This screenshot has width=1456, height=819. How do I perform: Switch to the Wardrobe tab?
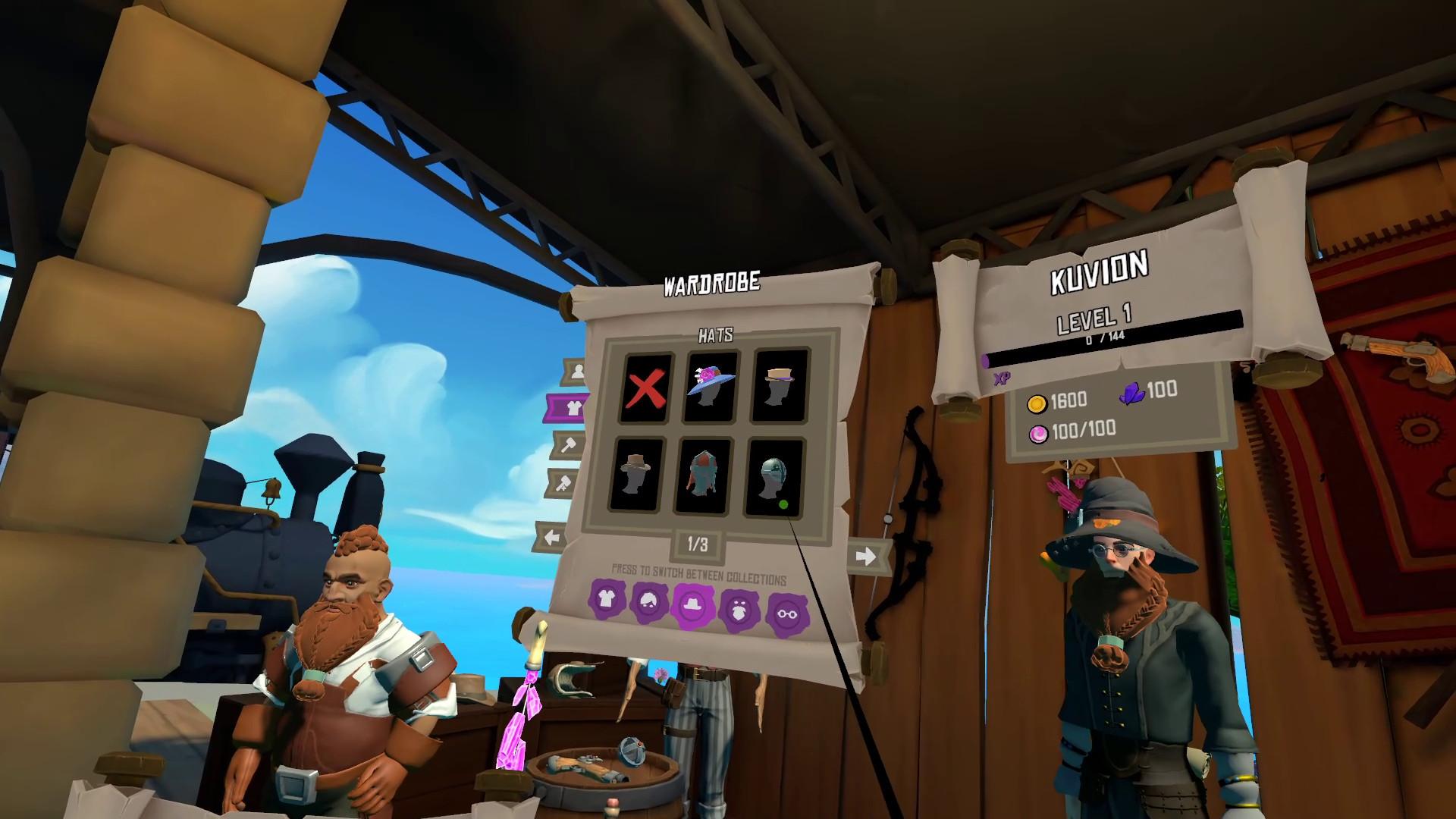pos(573,406)
